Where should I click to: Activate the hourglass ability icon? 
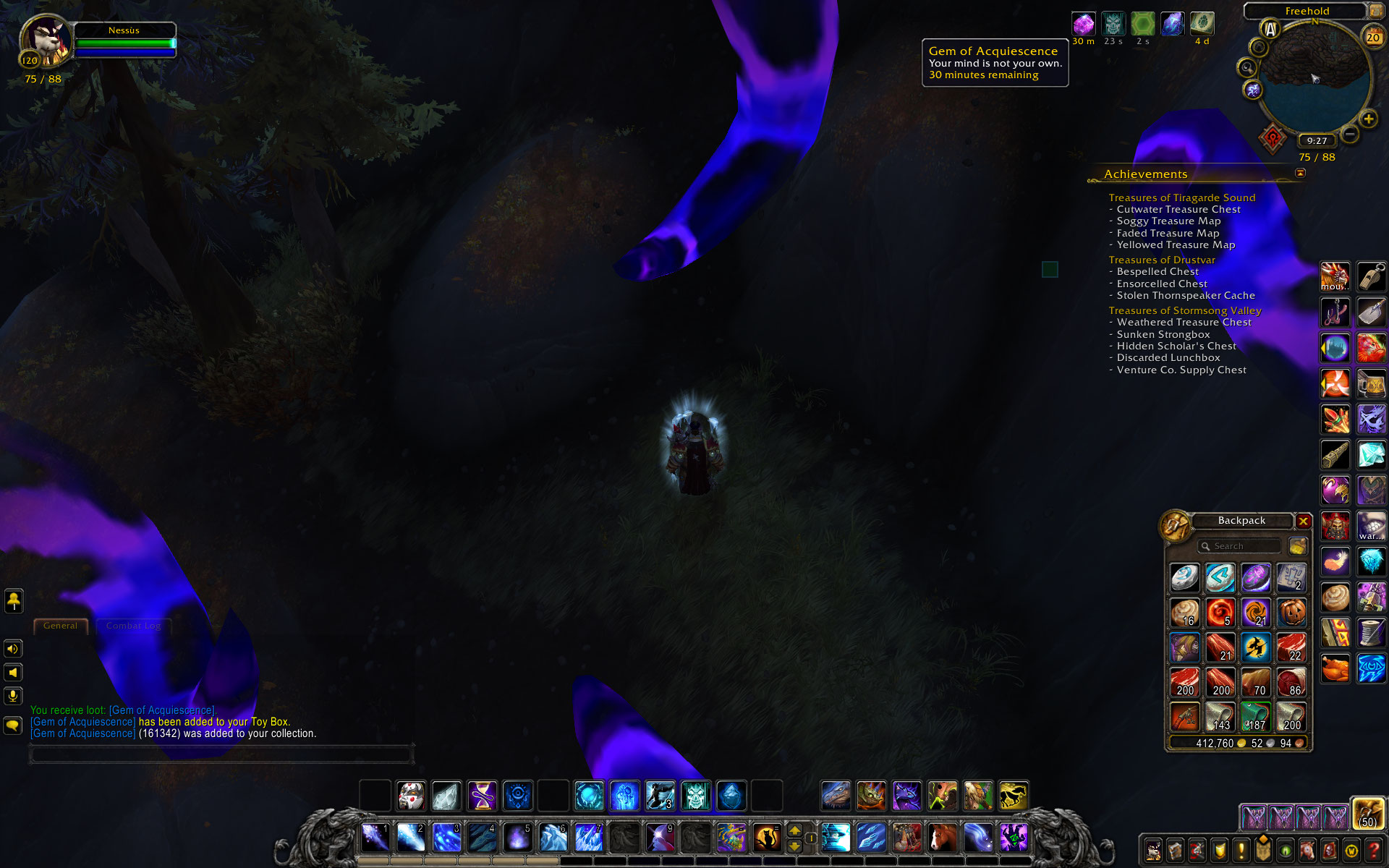click(482, 796)
